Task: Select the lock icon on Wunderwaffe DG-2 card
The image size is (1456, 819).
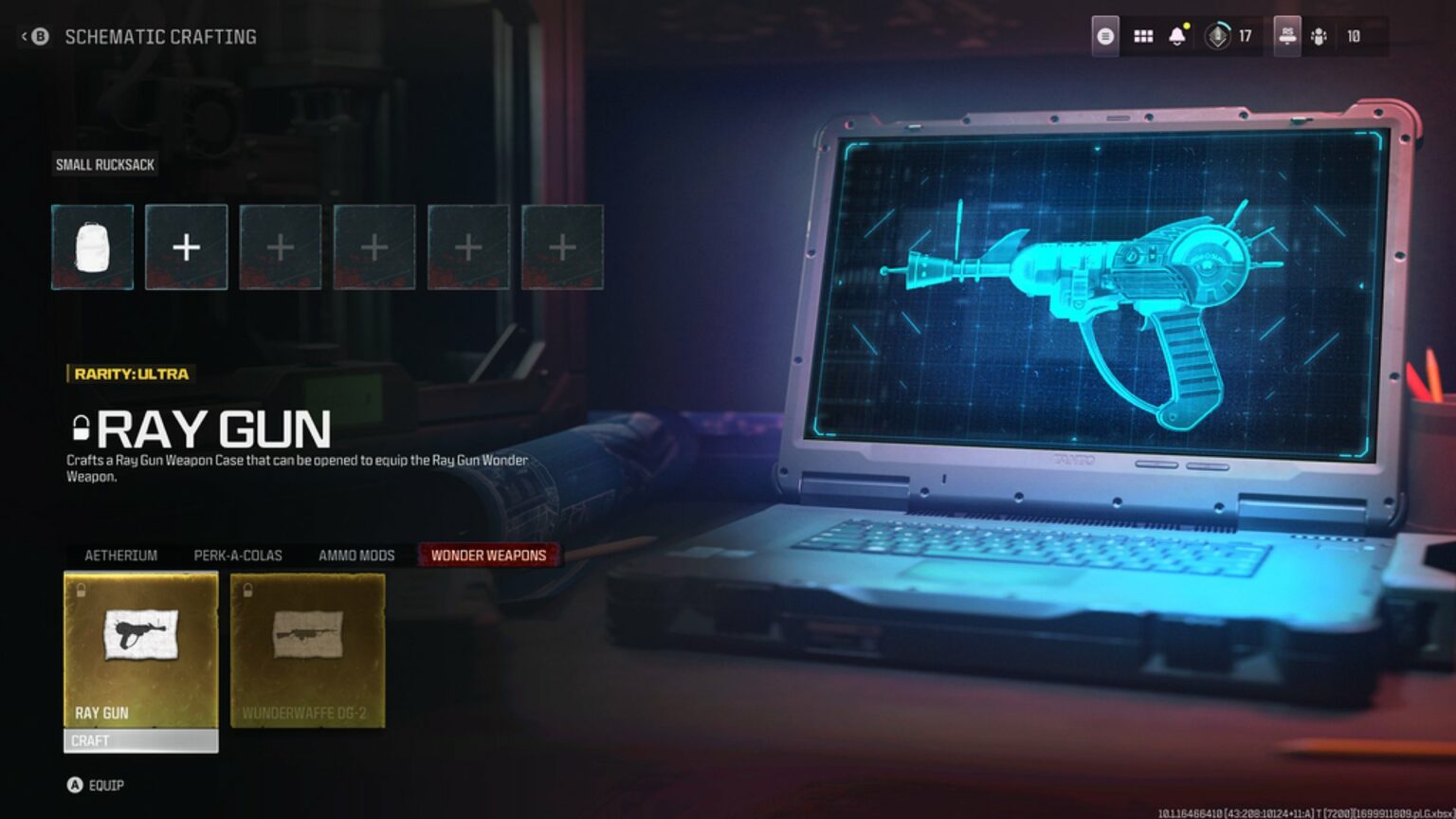Action: [x=248, y=590]
